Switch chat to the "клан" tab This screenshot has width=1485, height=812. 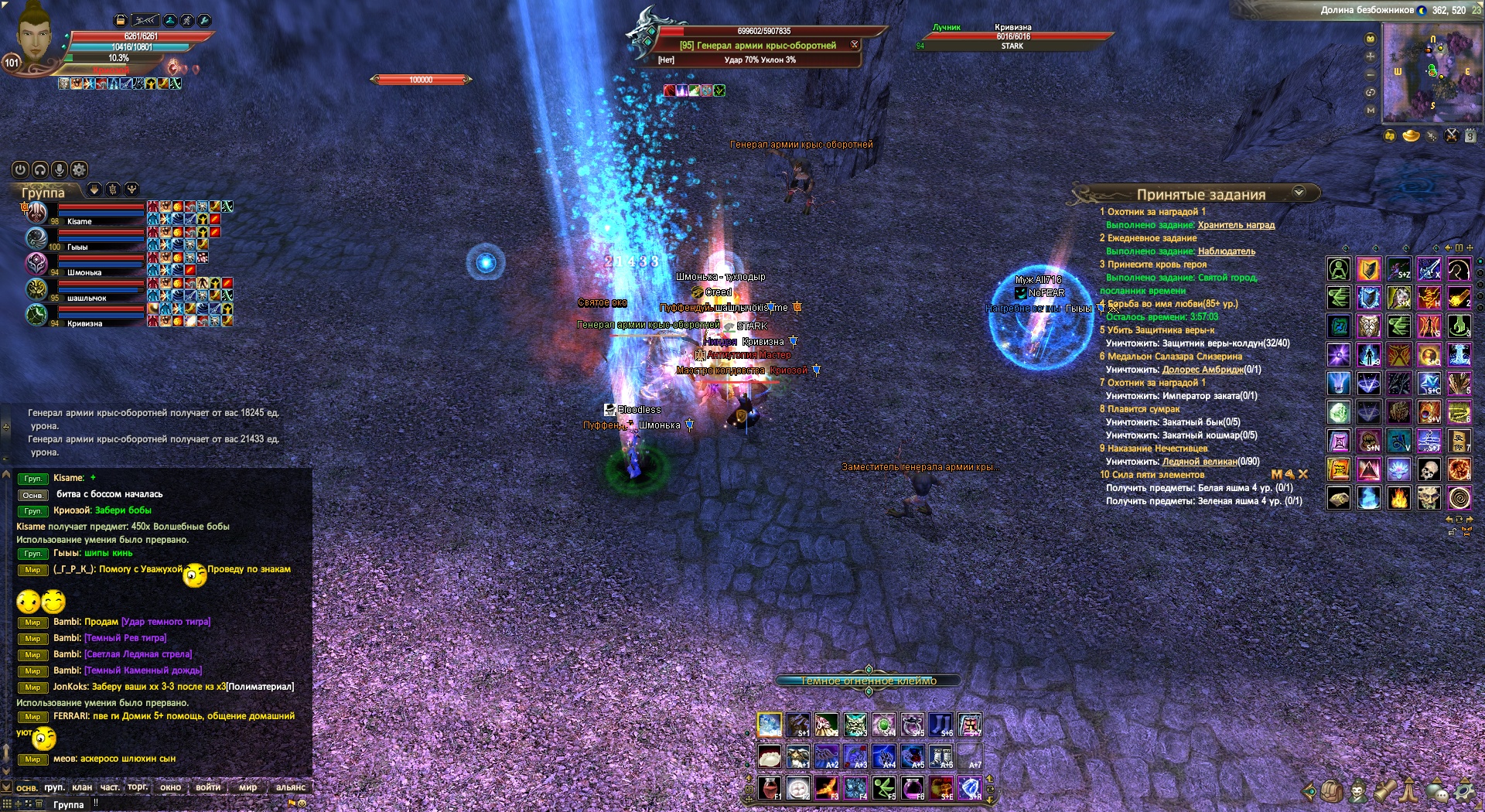(82, 787)
